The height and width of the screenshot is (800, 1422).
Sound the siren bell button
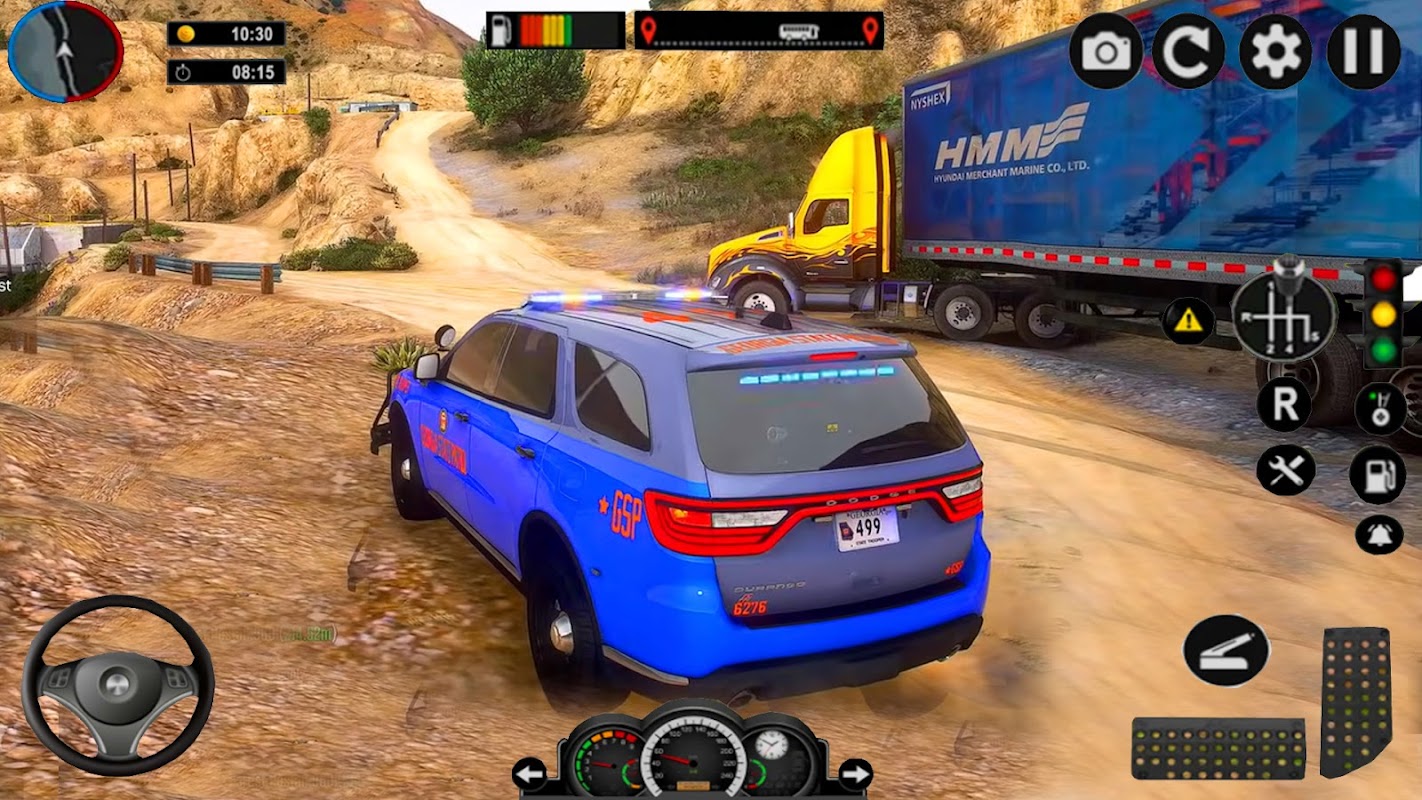pos(1379,534)
